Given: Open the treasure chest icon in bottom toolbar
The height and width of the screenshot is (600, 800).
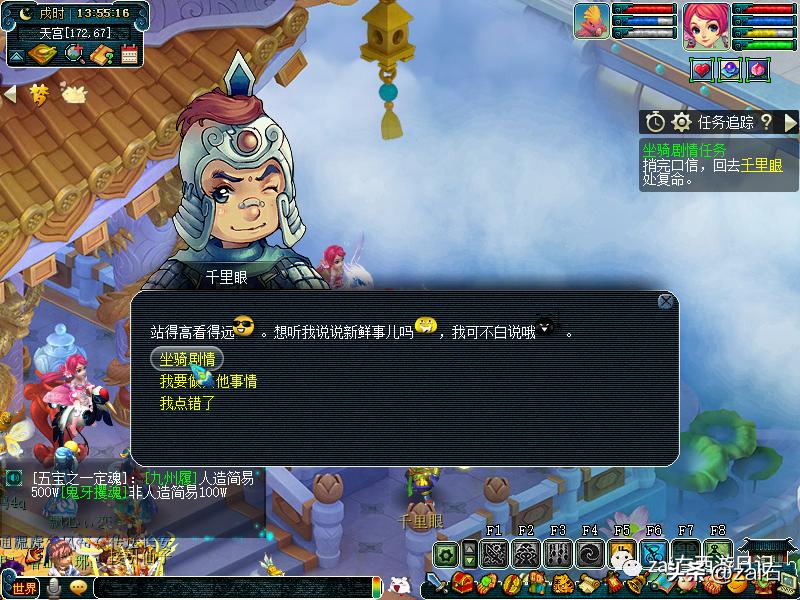Looking at the screenshot, I should 462,583.
